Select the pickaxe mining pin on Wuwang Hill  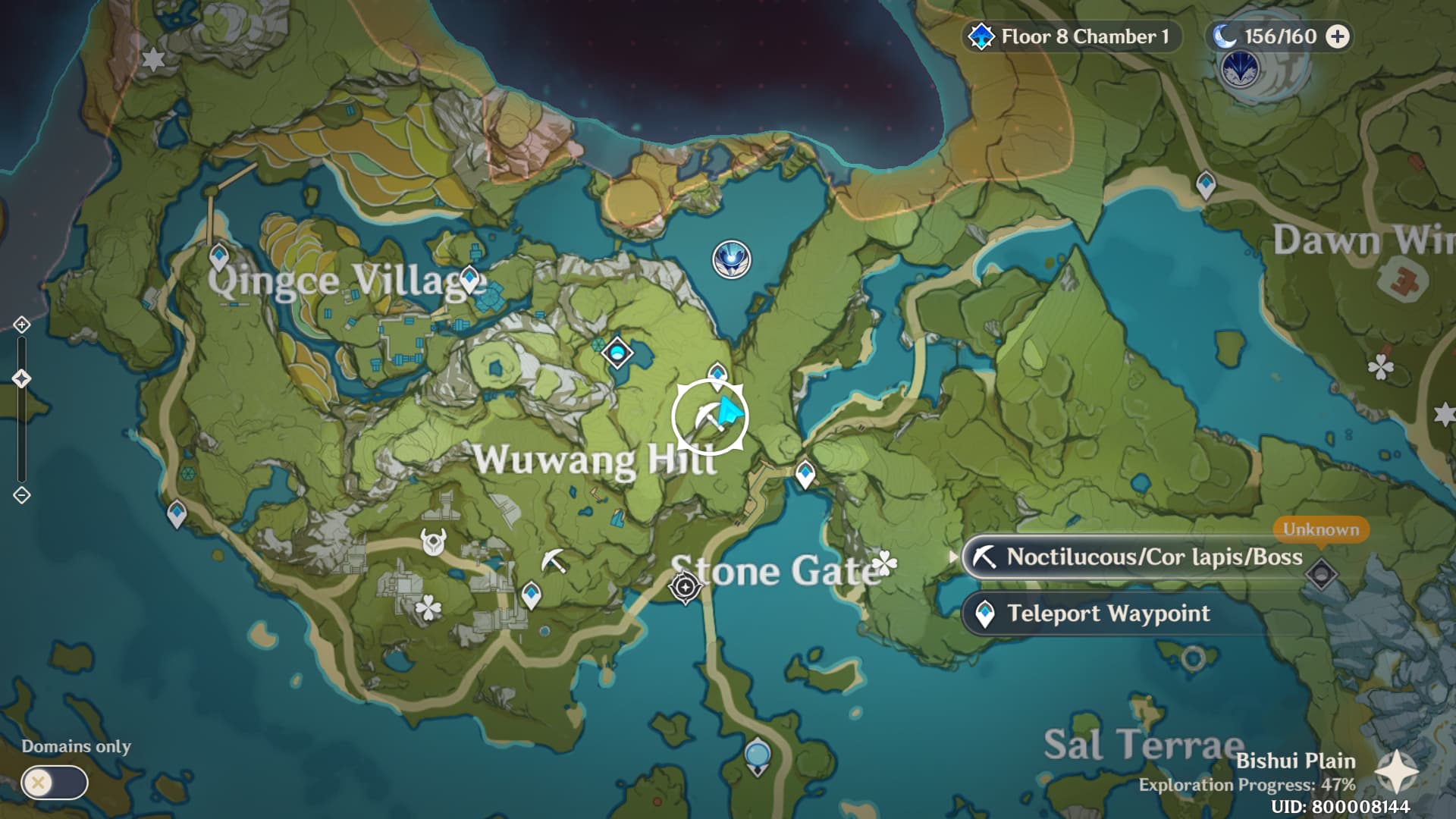click(554, 561)
